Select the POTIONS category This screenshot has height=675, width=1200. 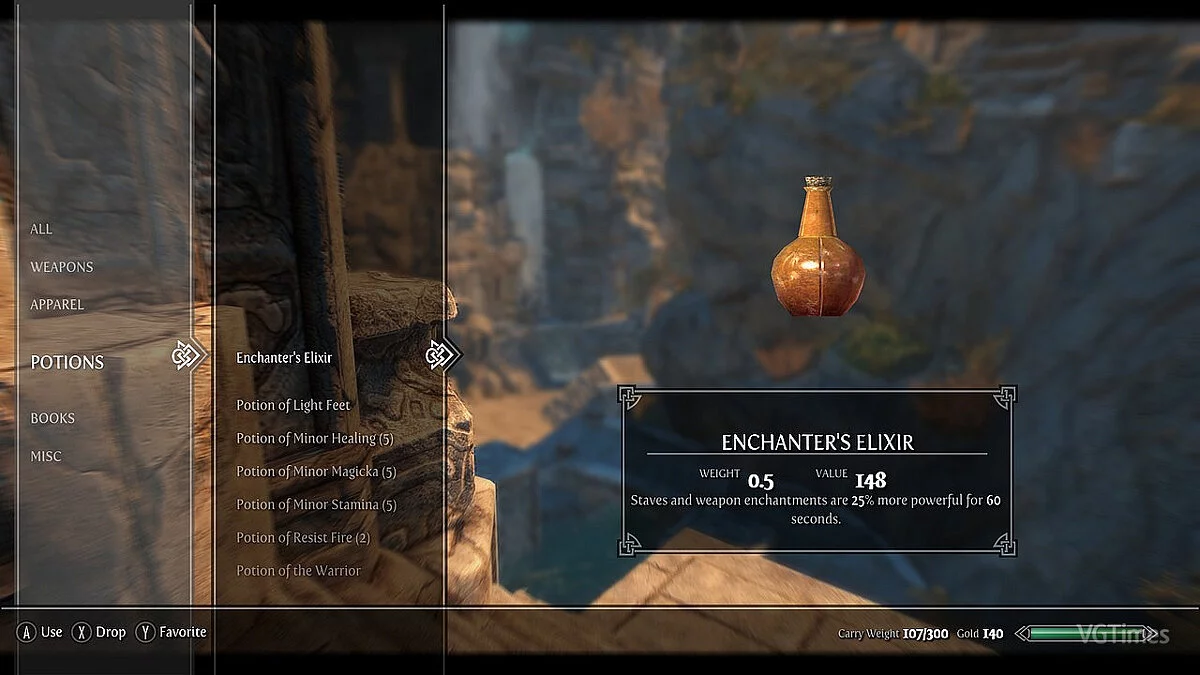[x=67, y=362]
